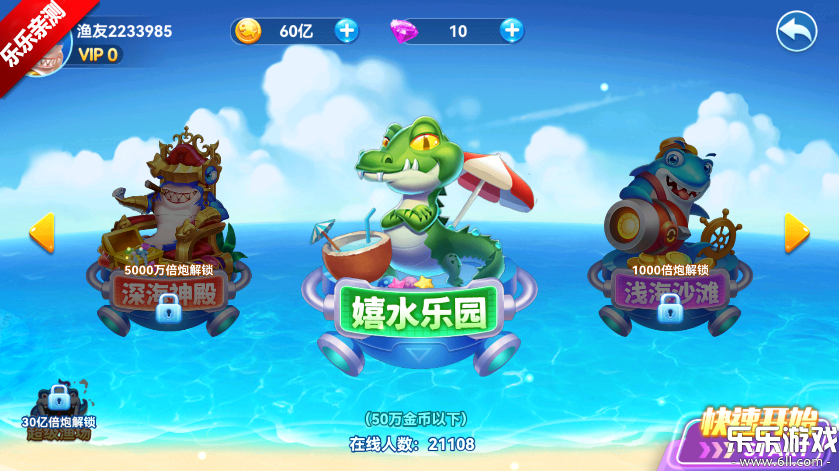This screenshot has height=471, width=839.
Task: View the VIP 0 badge details
Action: click(x=99, y=55)
